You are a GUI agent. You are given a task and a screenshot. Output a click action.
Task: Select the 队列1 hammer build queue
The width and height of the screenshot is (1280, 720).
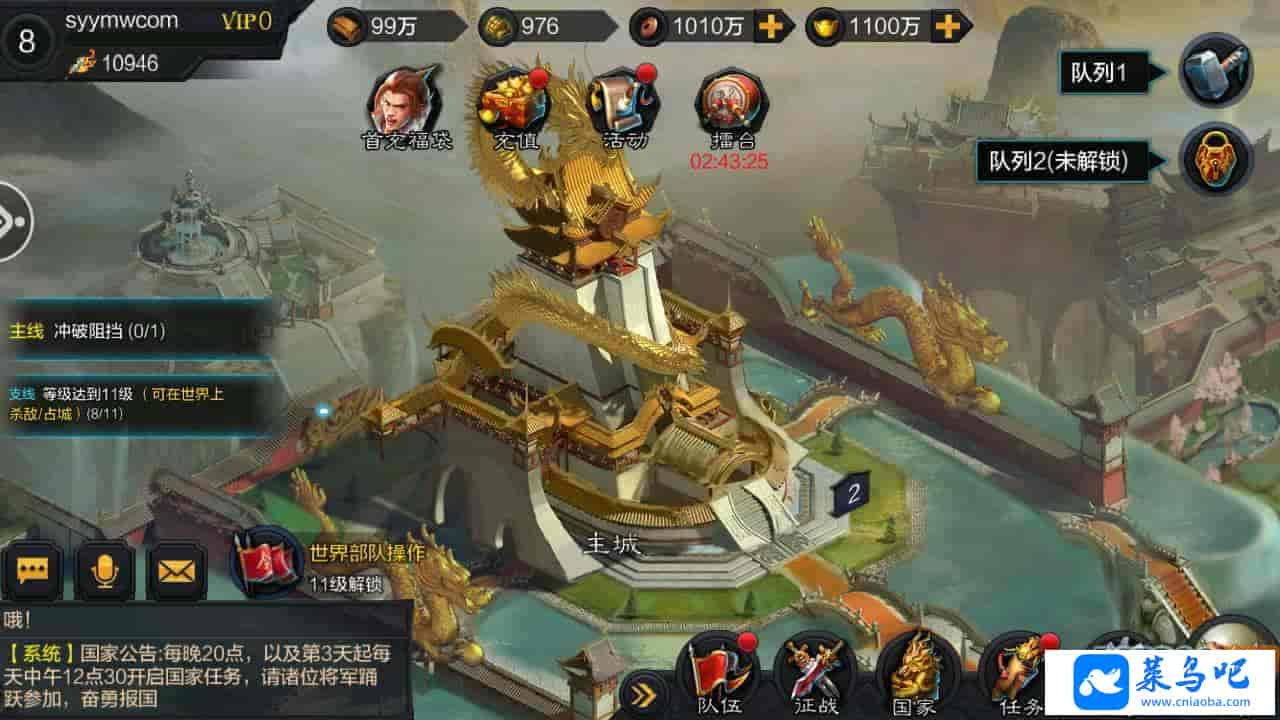[1215, 71]
